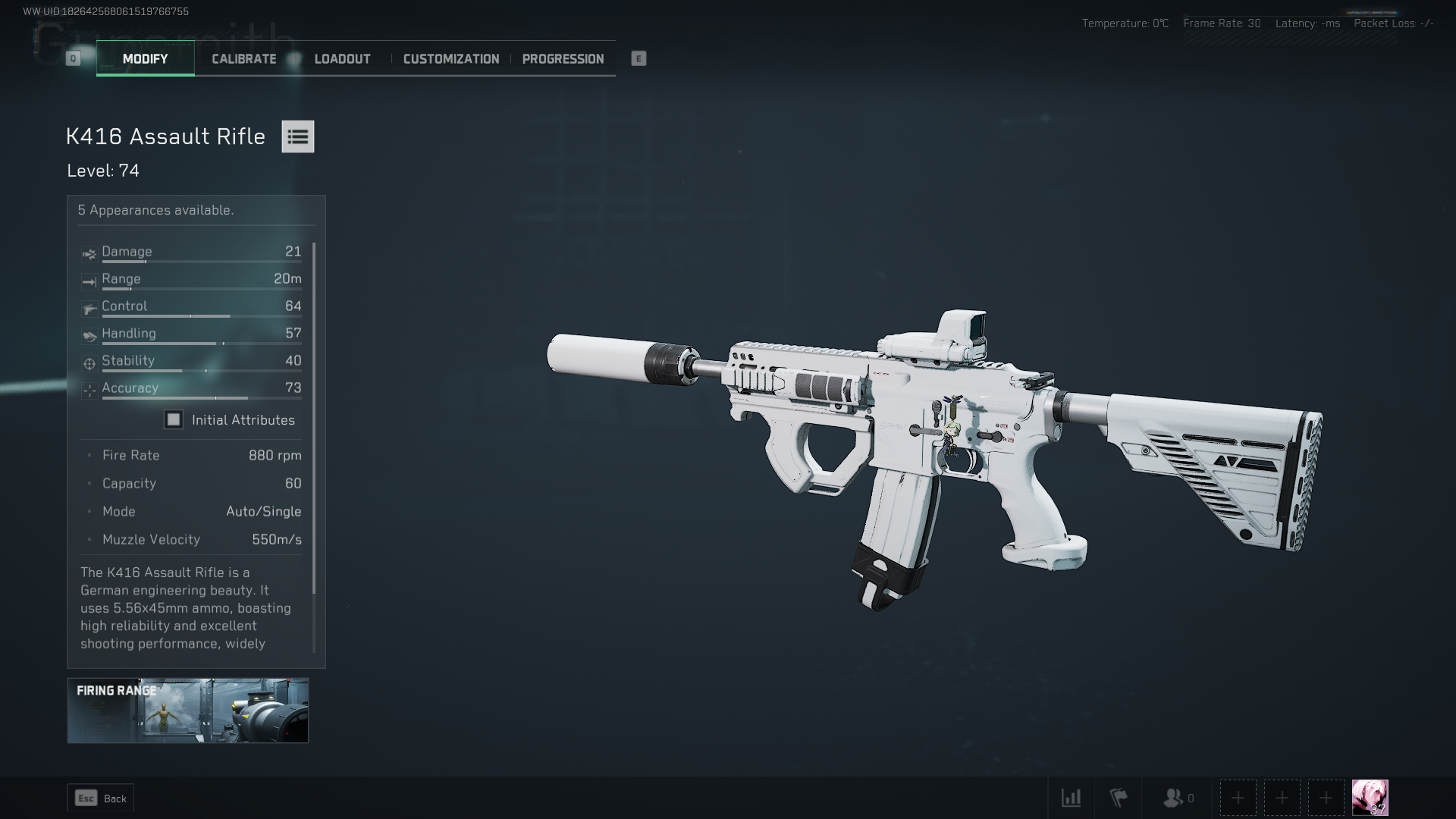Open the weapon details list icon
1456x819 pixels.
tap(298, 136)
